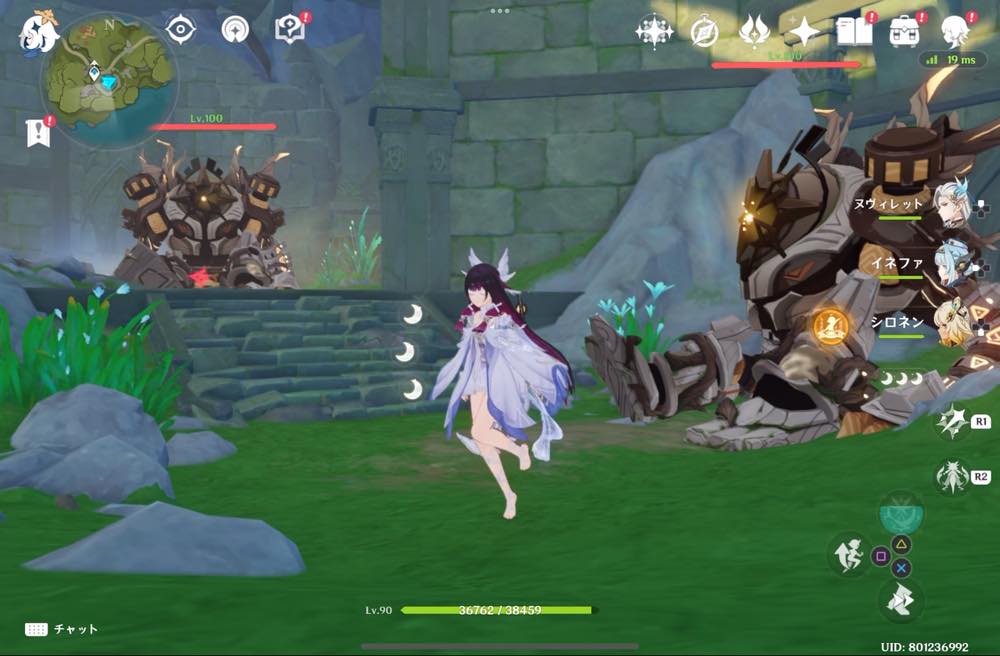Open the チャット chat box

click(x=62, y=629)
